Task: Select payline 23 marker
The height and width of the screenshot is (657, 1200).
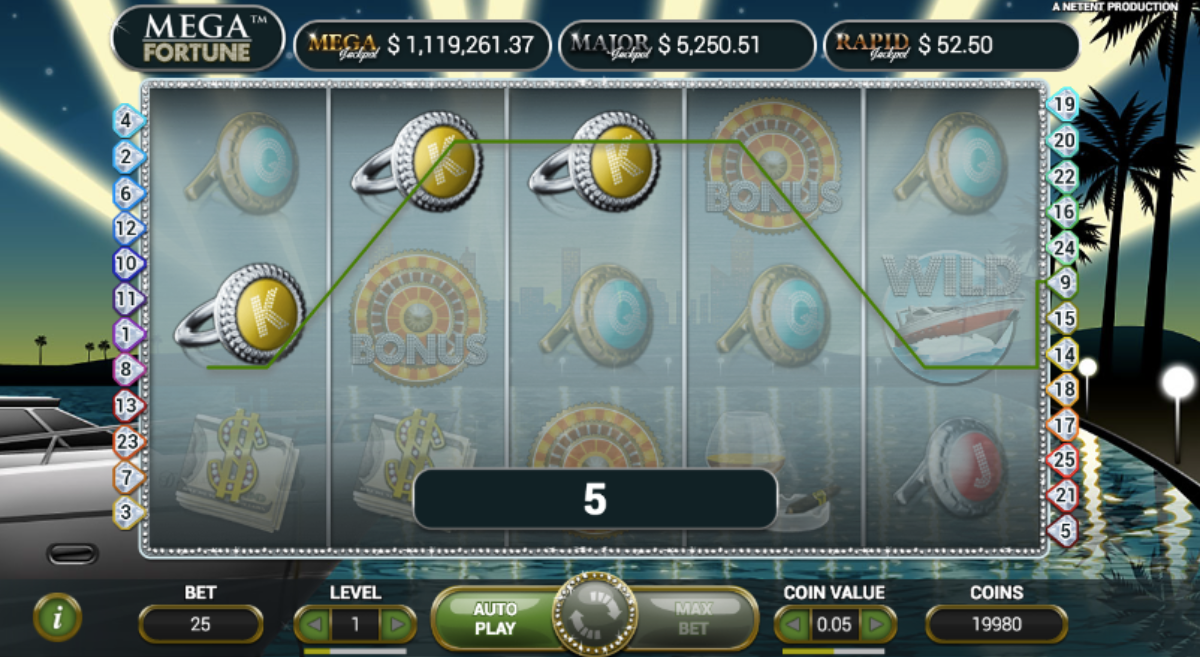Action: pyautogui.click(x=127, y=441)
